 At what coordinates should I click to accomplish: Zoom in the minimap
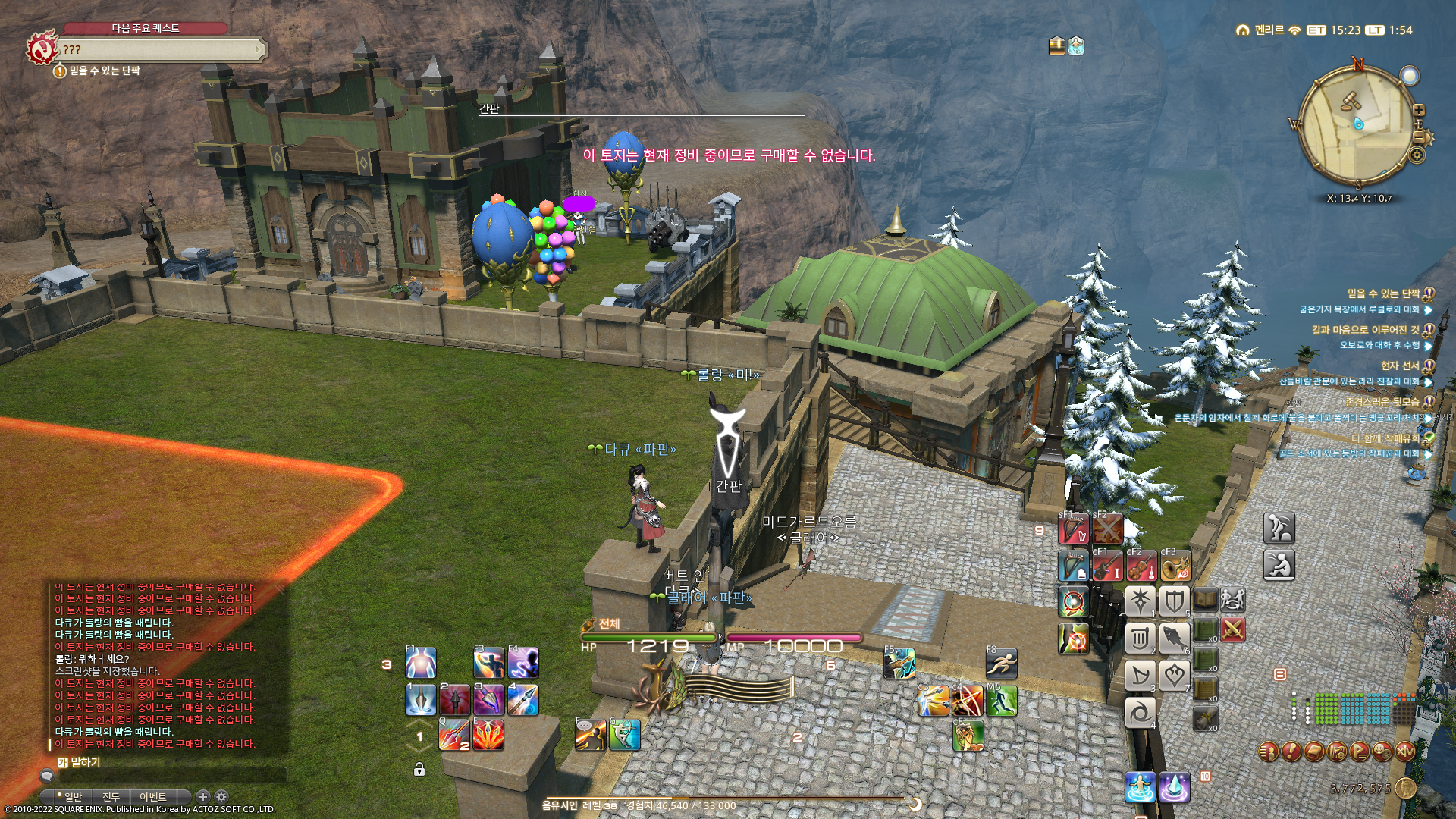coord(1419,111)
